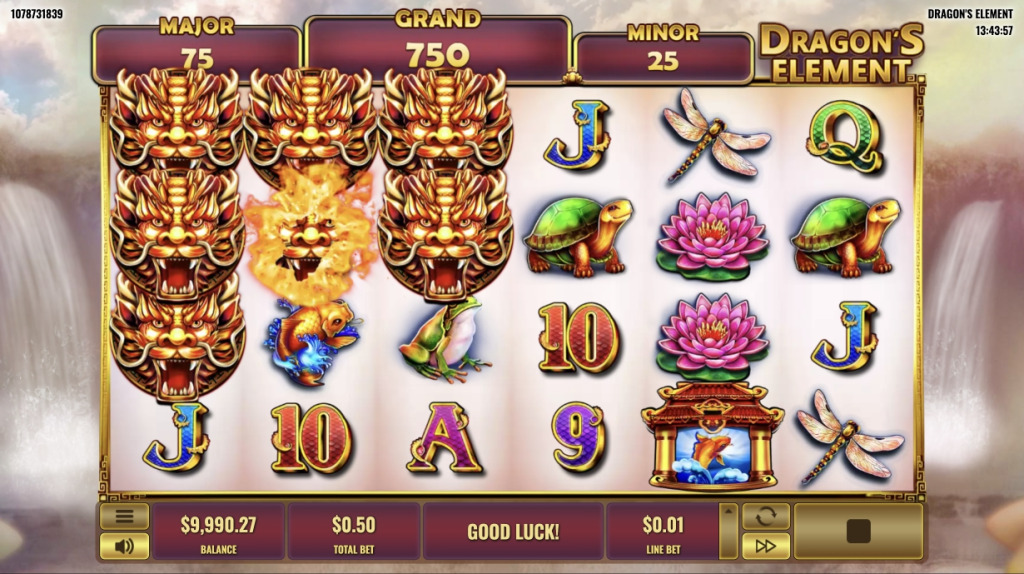Screen dimensions: 1024x574
Task: Activate the autoplay circular arrows button
Action: (766, 517)
